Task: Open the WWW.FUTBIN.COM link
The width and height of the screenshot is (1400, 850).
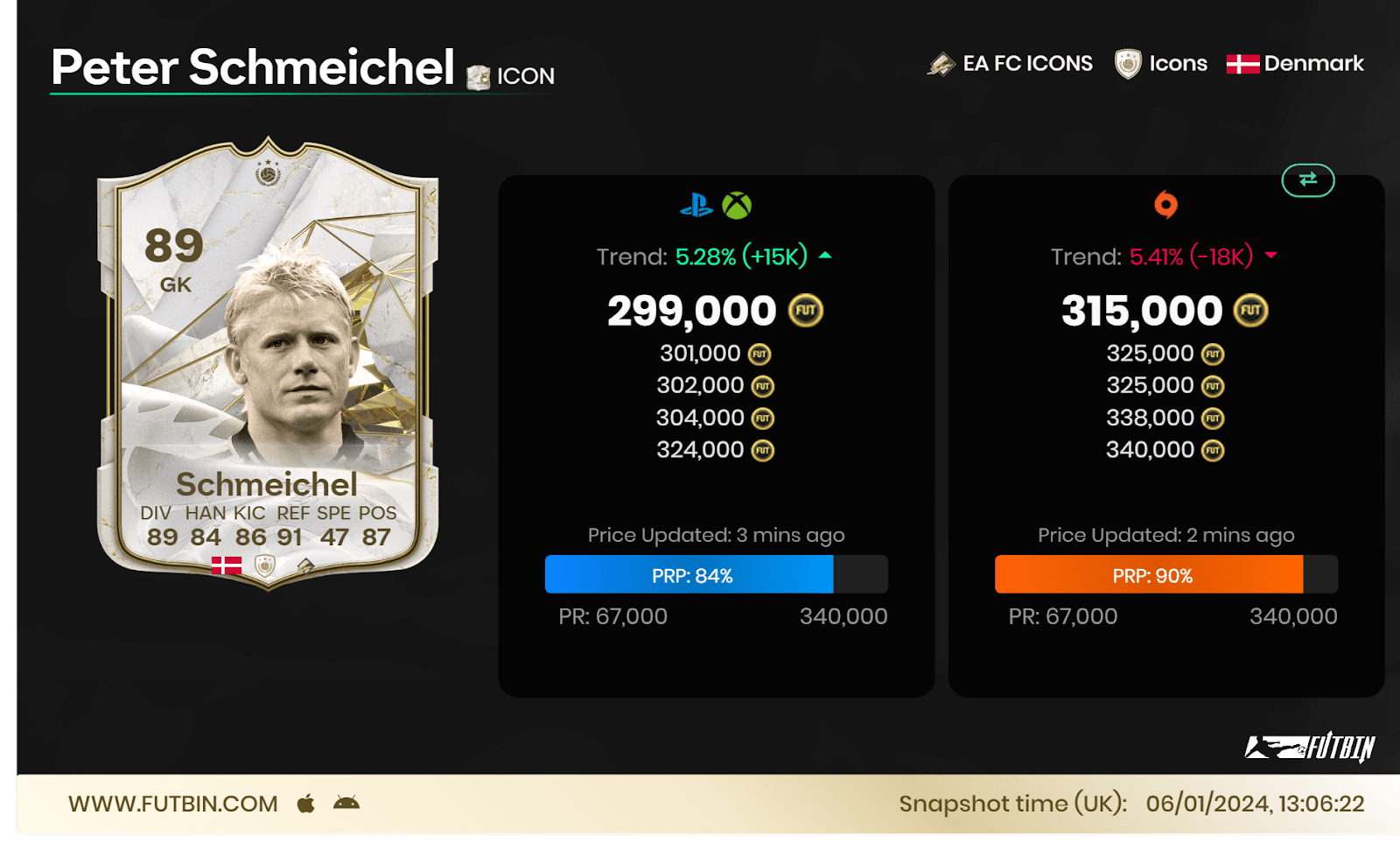Action: [171, 803]
